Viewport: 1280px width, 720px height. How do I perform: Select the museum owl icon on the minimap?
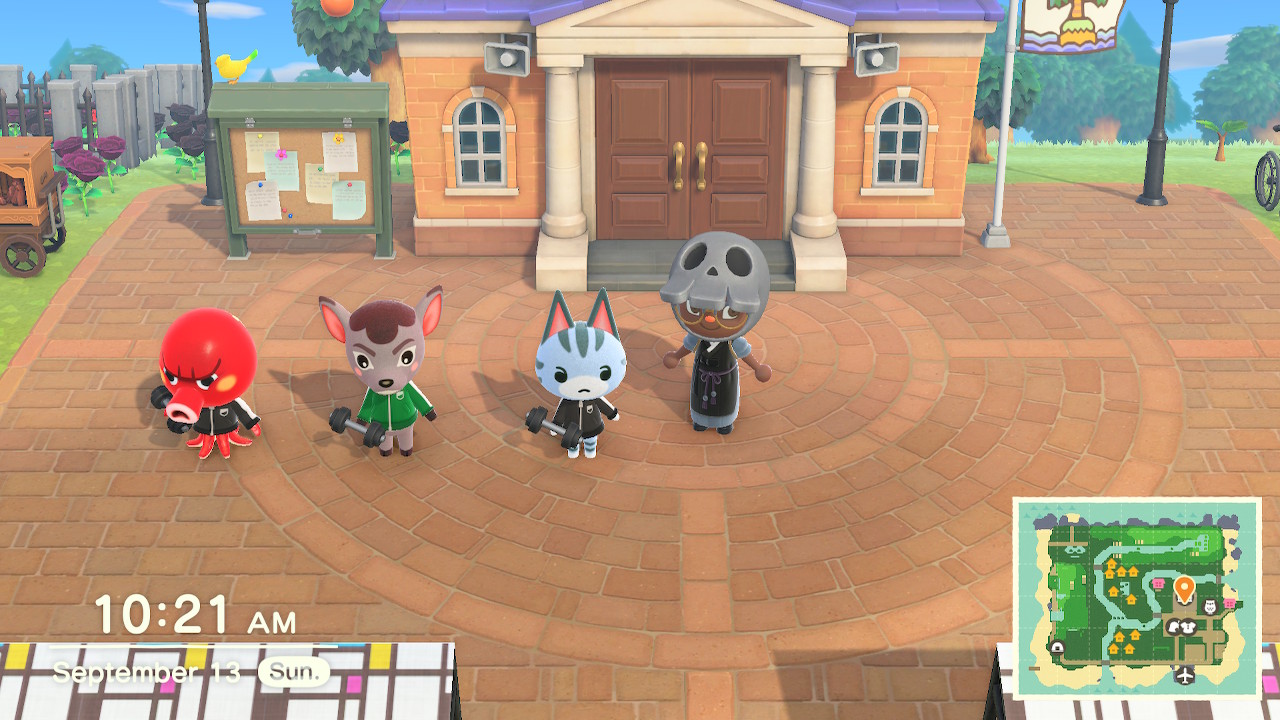[x=1208, y=607]
